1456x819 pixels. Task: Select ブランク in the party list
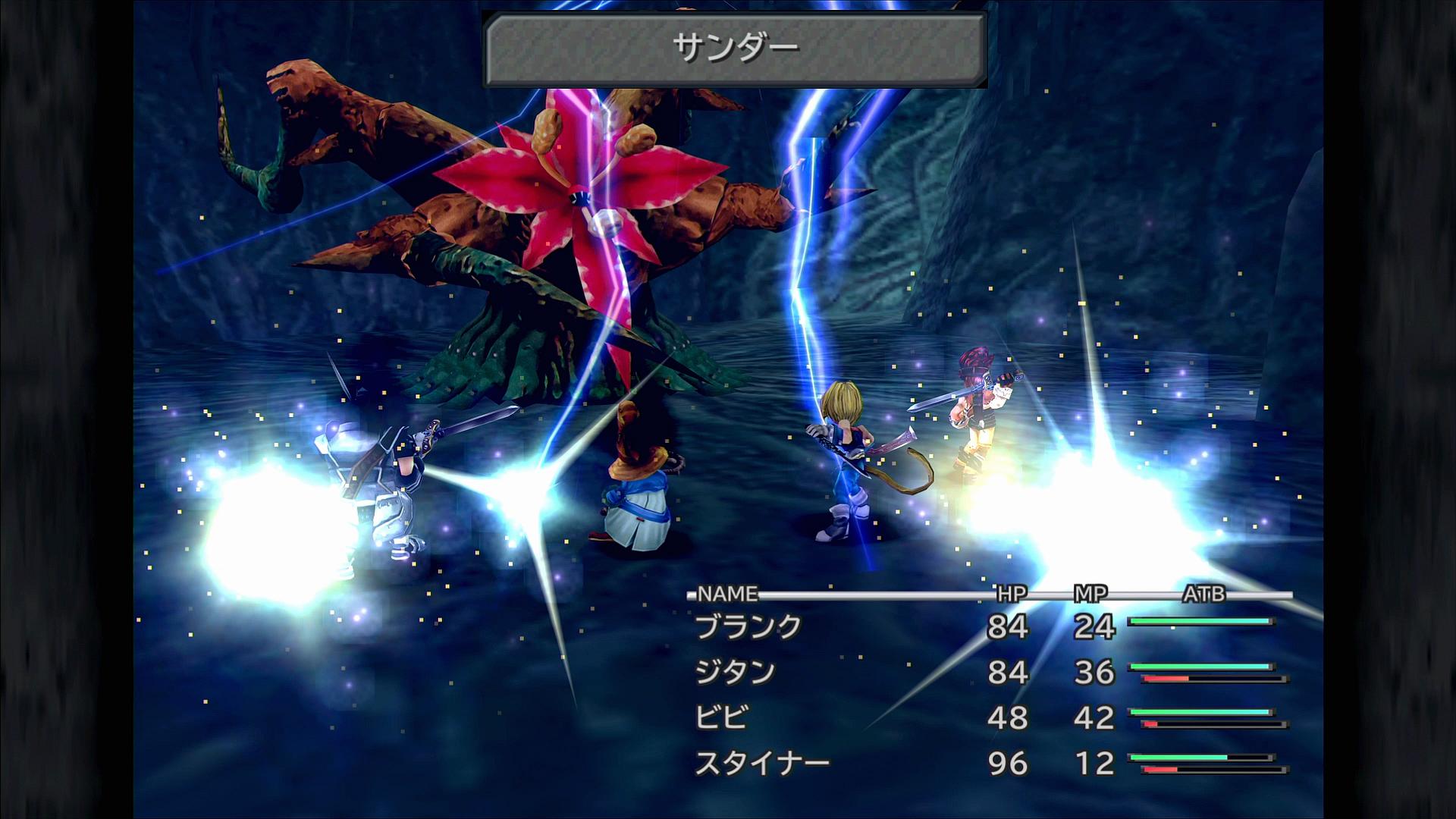click(748, 627)
